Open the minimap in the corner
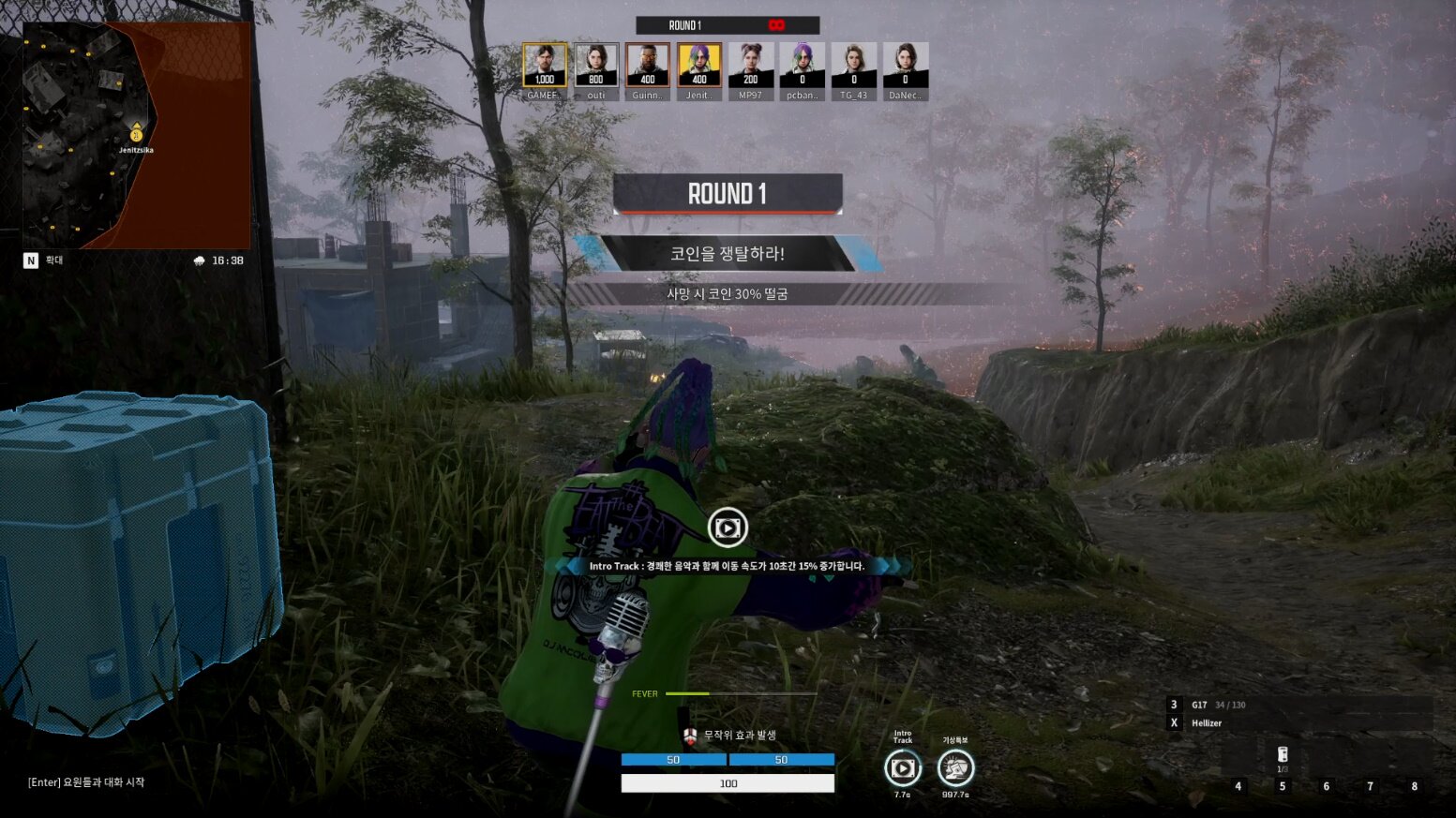 [x=137, y=136]
